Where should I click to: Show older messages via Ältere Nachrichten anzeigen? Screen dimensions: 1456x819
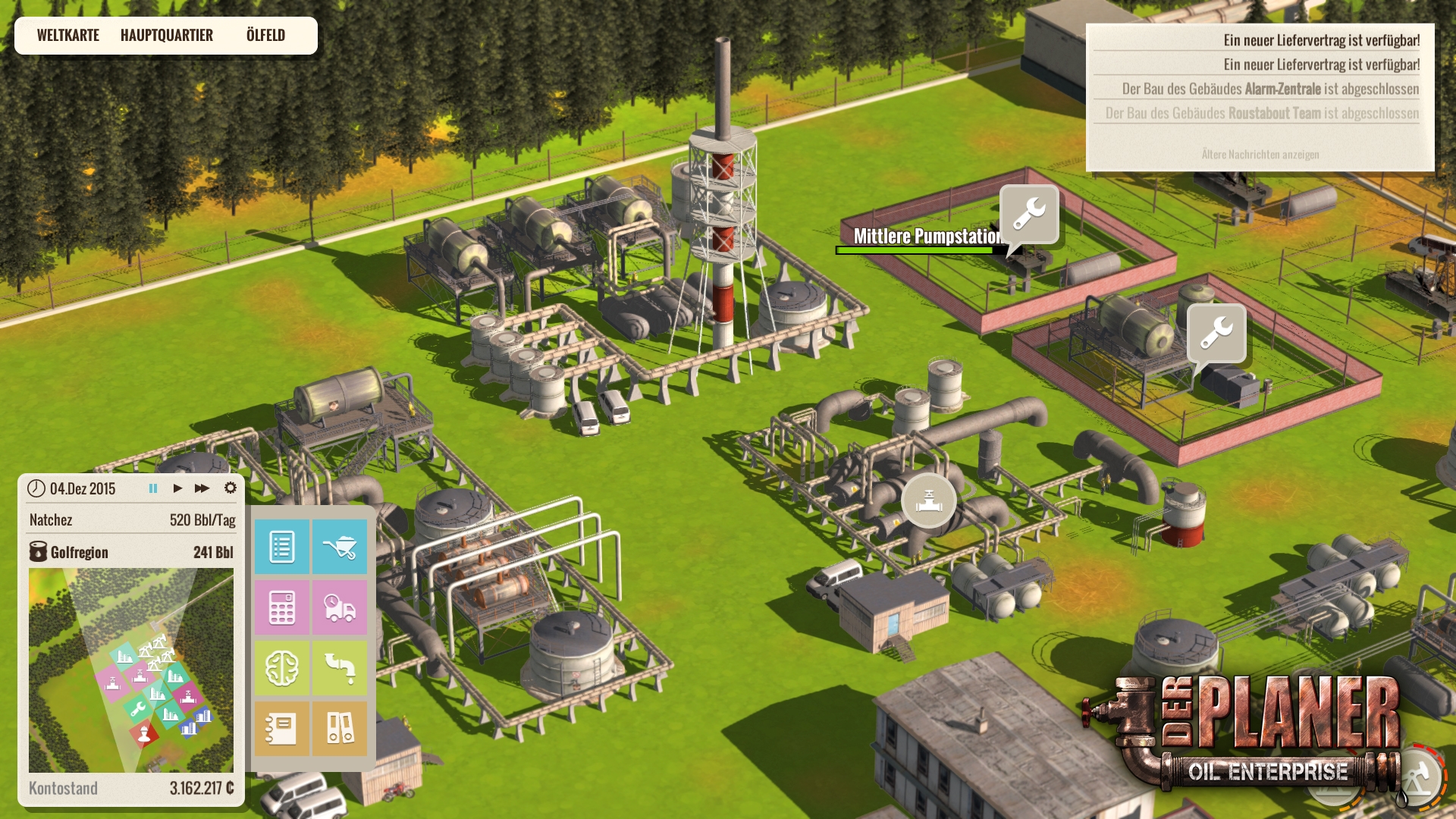click(x=1260, y=155)
